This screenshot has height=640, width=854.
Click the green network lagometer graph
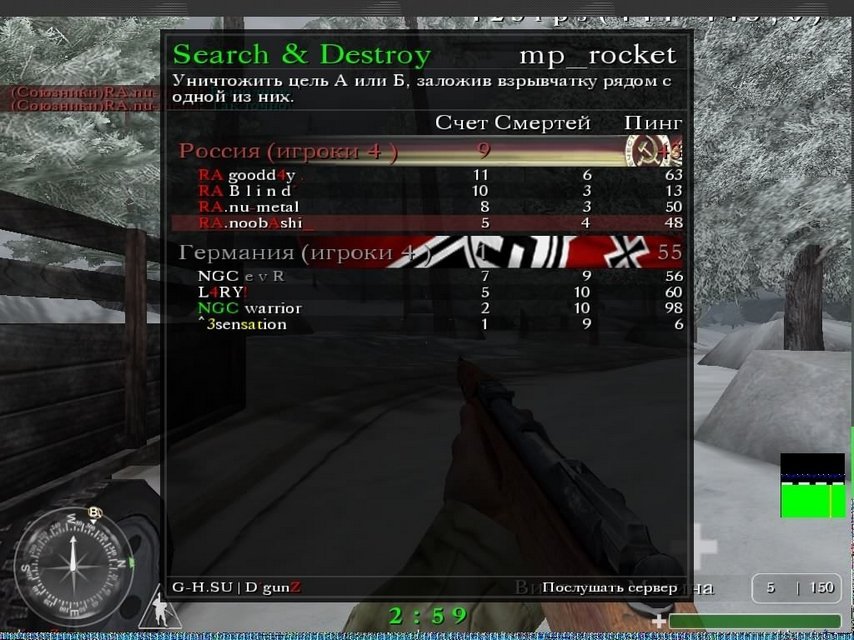click(812, 486)
